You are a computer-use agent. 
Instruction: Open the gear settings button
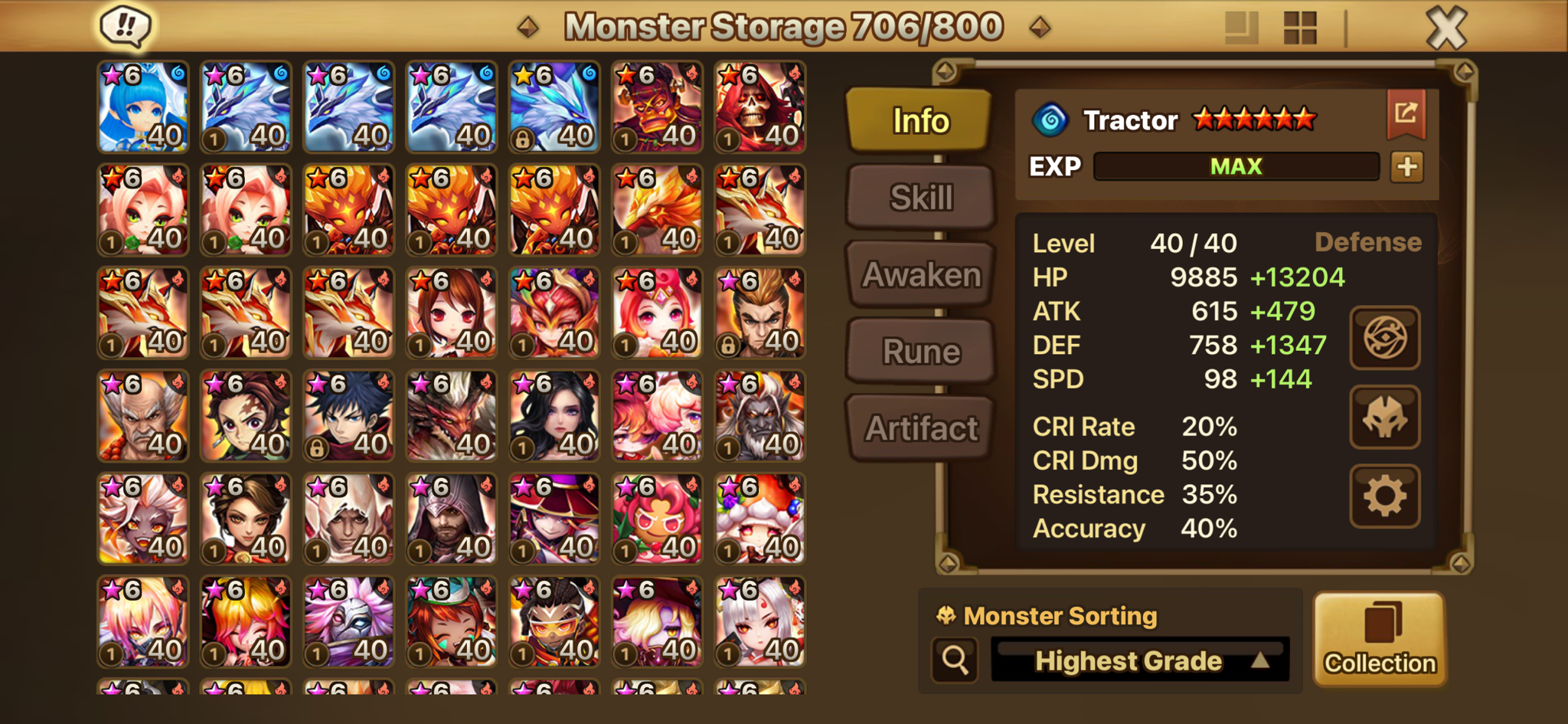(1384, 496)
